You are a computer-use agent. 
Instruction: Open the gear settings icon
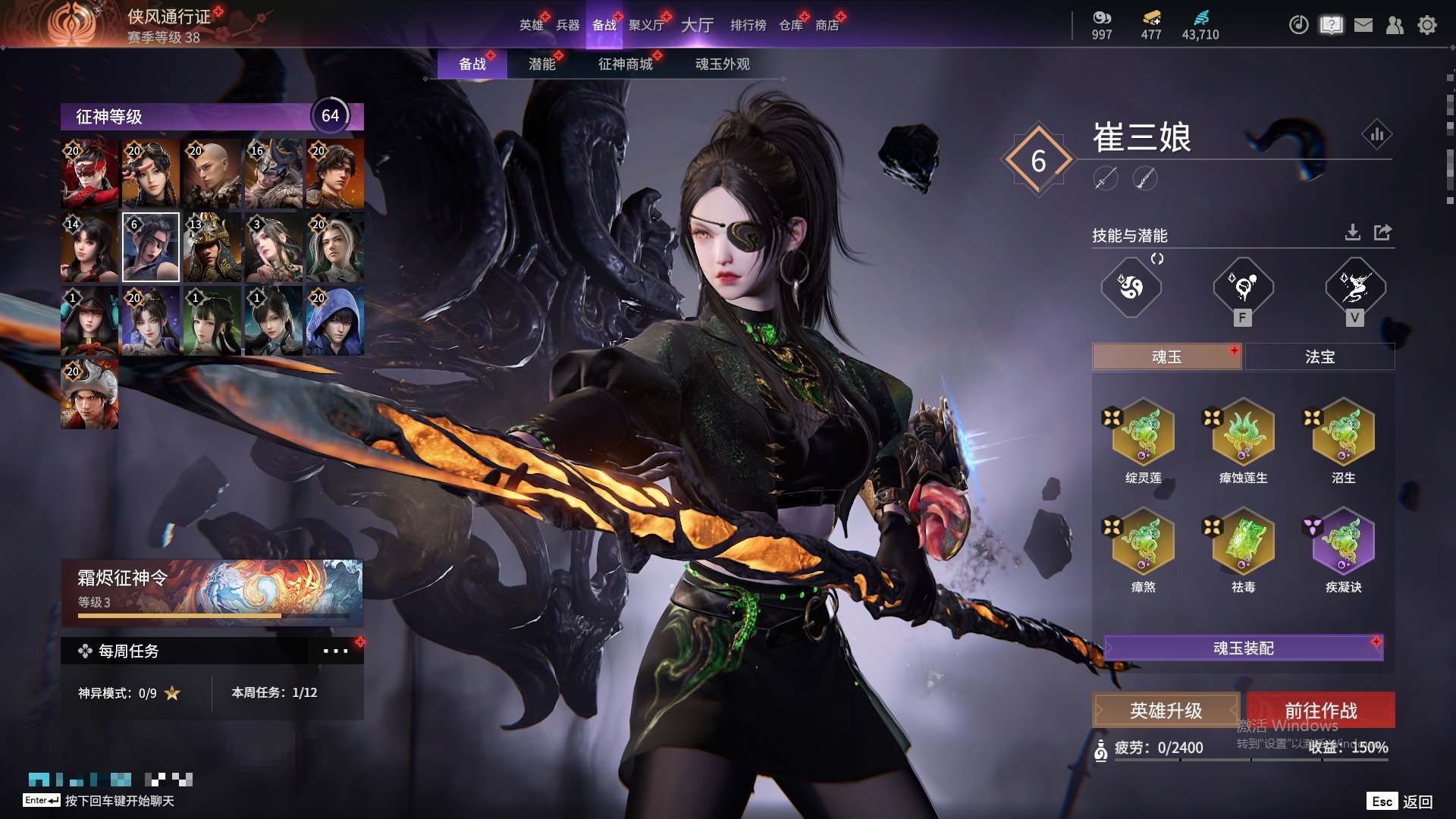[1426, 25]
